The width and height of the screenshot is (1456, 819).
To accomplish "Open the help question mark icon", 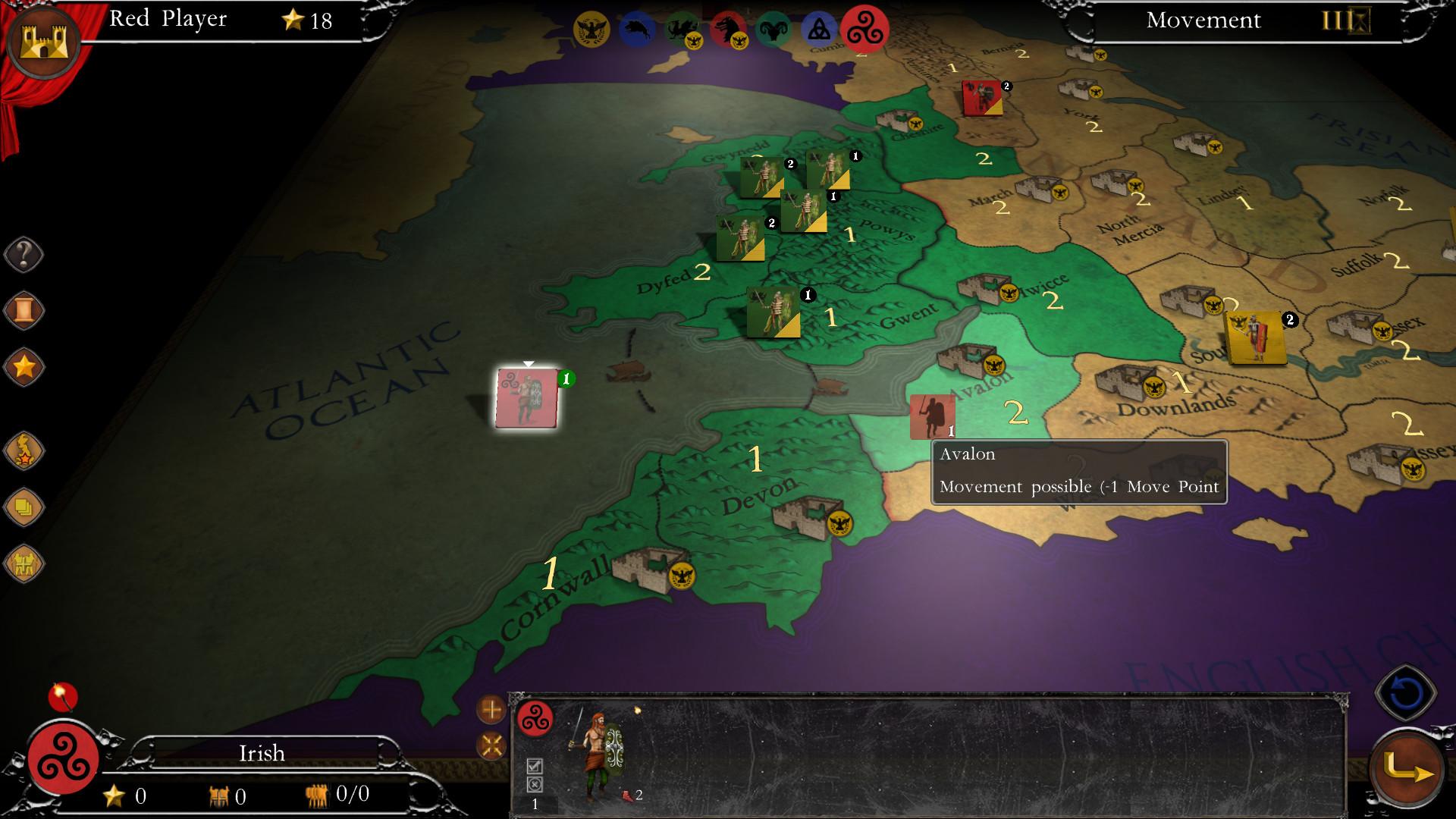I will coord(24,253).
